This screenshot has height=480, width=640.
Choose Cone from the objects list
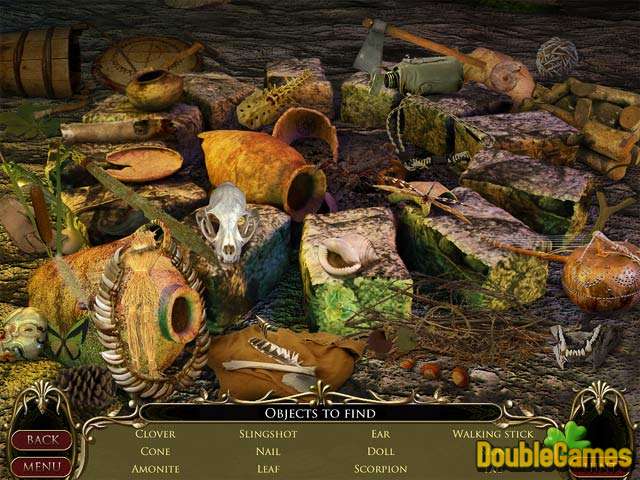[155, 451]
